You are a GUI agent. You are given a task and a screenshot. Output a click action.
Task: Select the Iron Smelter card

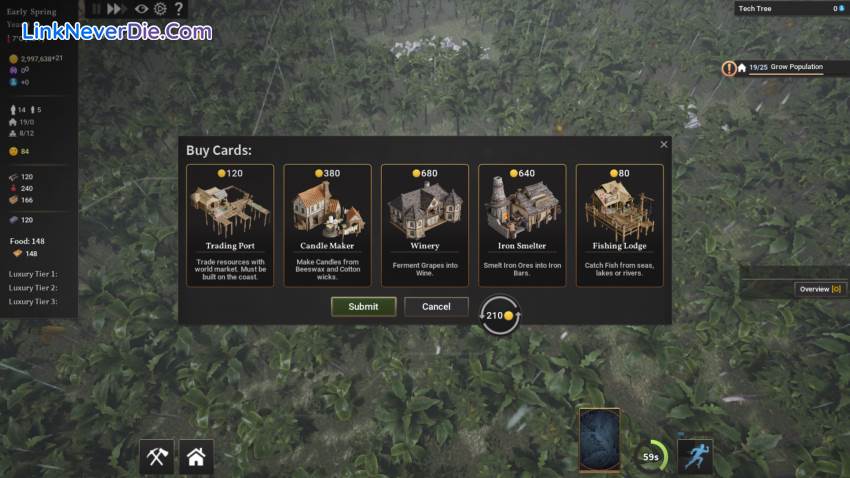522,225
